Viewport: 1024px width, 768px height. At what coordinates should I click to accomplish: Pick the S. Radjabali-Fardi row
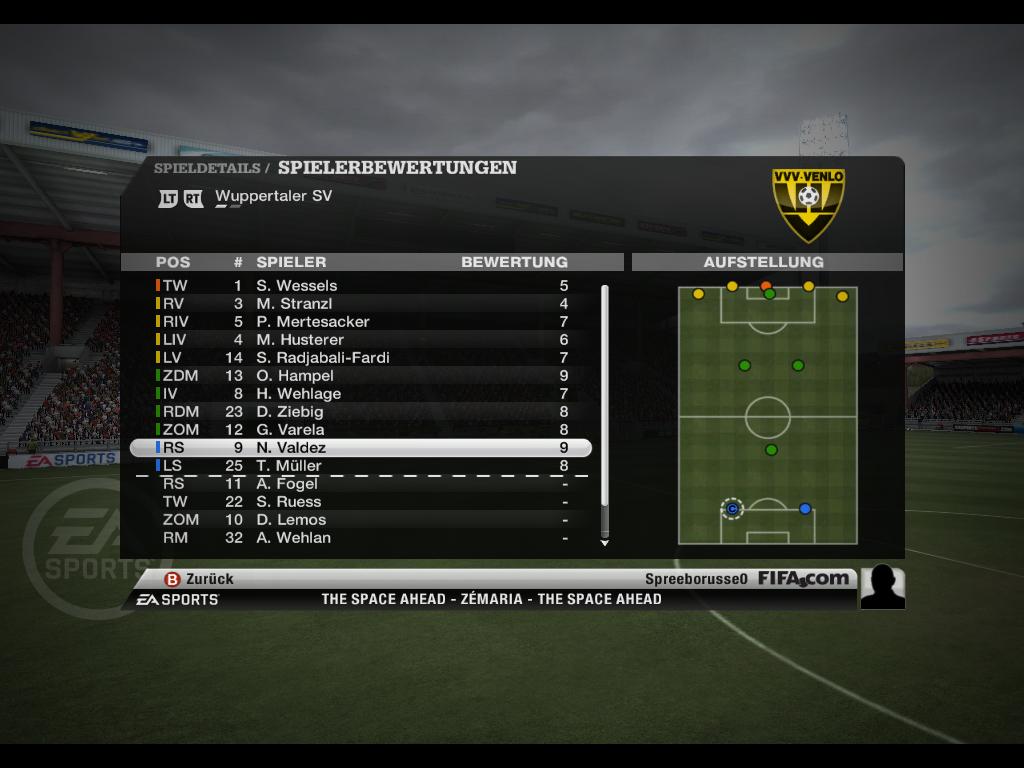pos(322,358)
